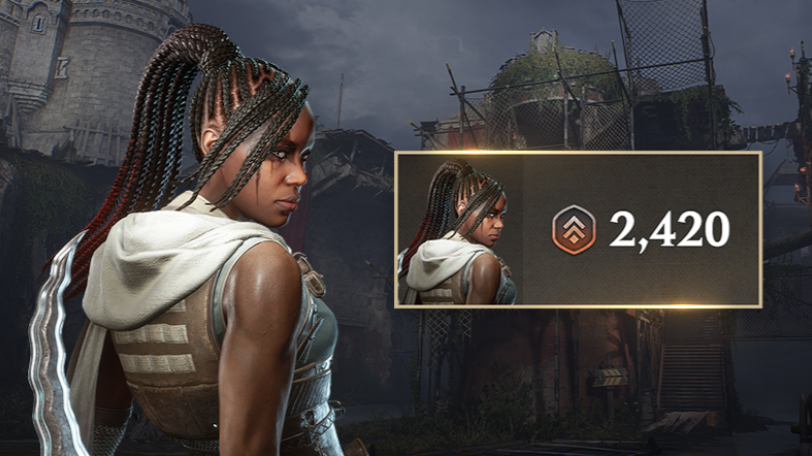Click the orange hexagon chevron currency icon

pyautogui.click(x=574, y=231)
